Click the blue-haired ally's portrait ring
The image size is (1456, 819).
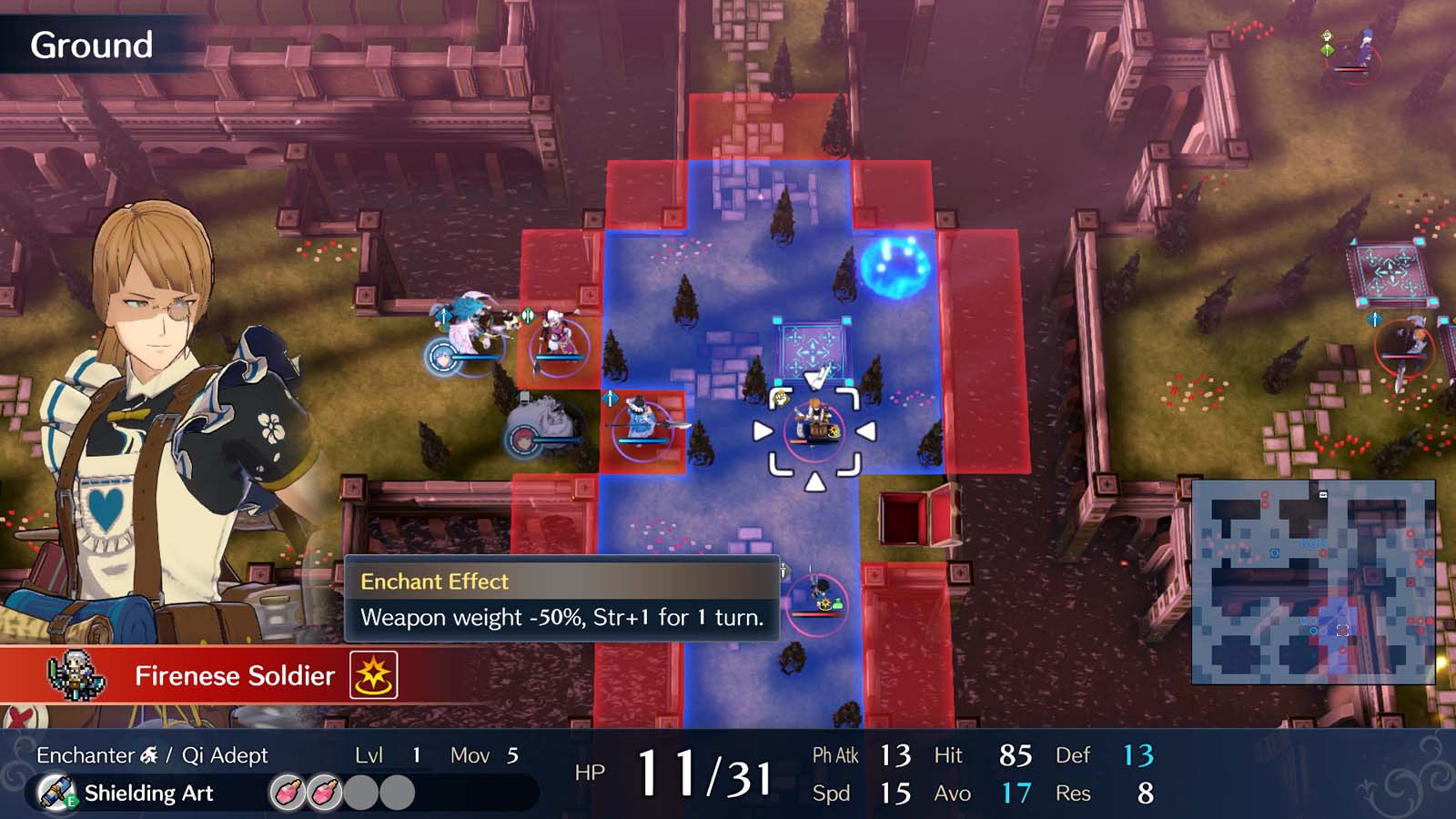point(442,357)
